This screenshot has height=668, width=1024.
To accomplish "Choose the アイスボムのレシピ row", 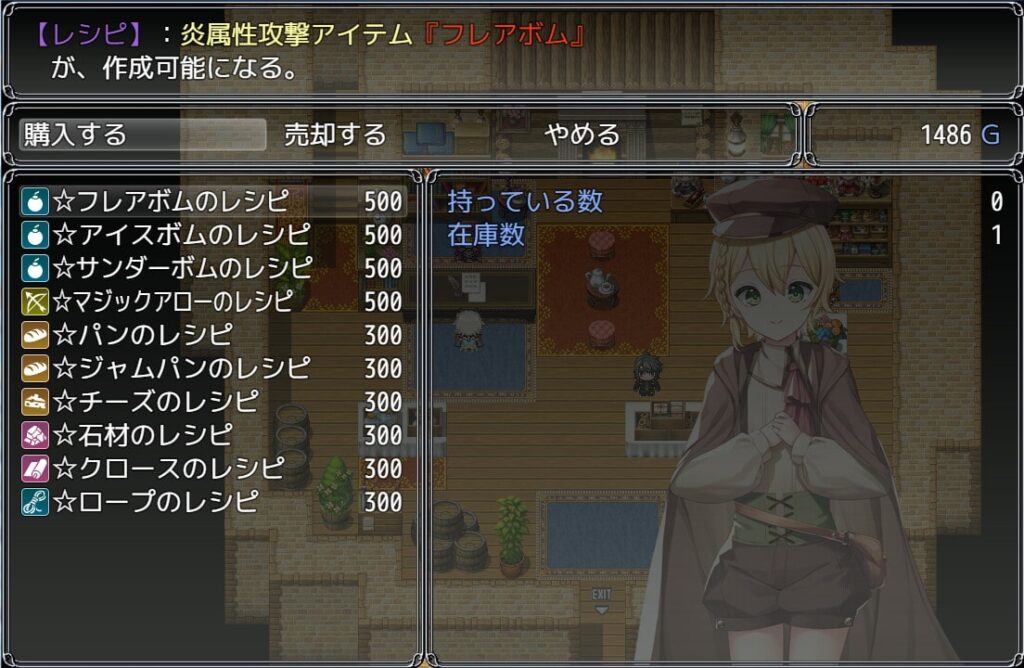I will click(x=212, y=235).
